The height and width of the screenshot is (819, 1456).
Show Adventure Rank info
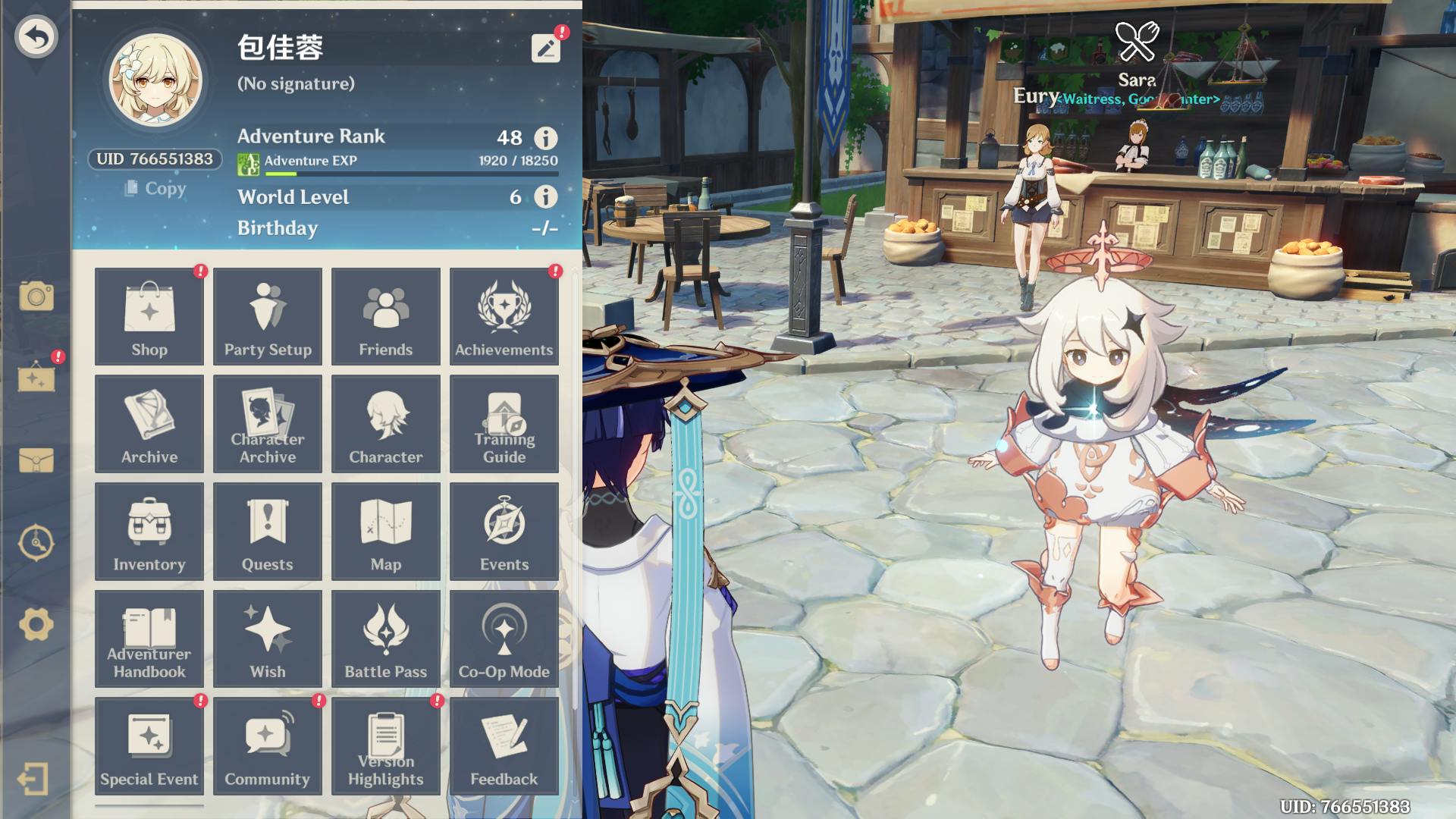[545, 138]
